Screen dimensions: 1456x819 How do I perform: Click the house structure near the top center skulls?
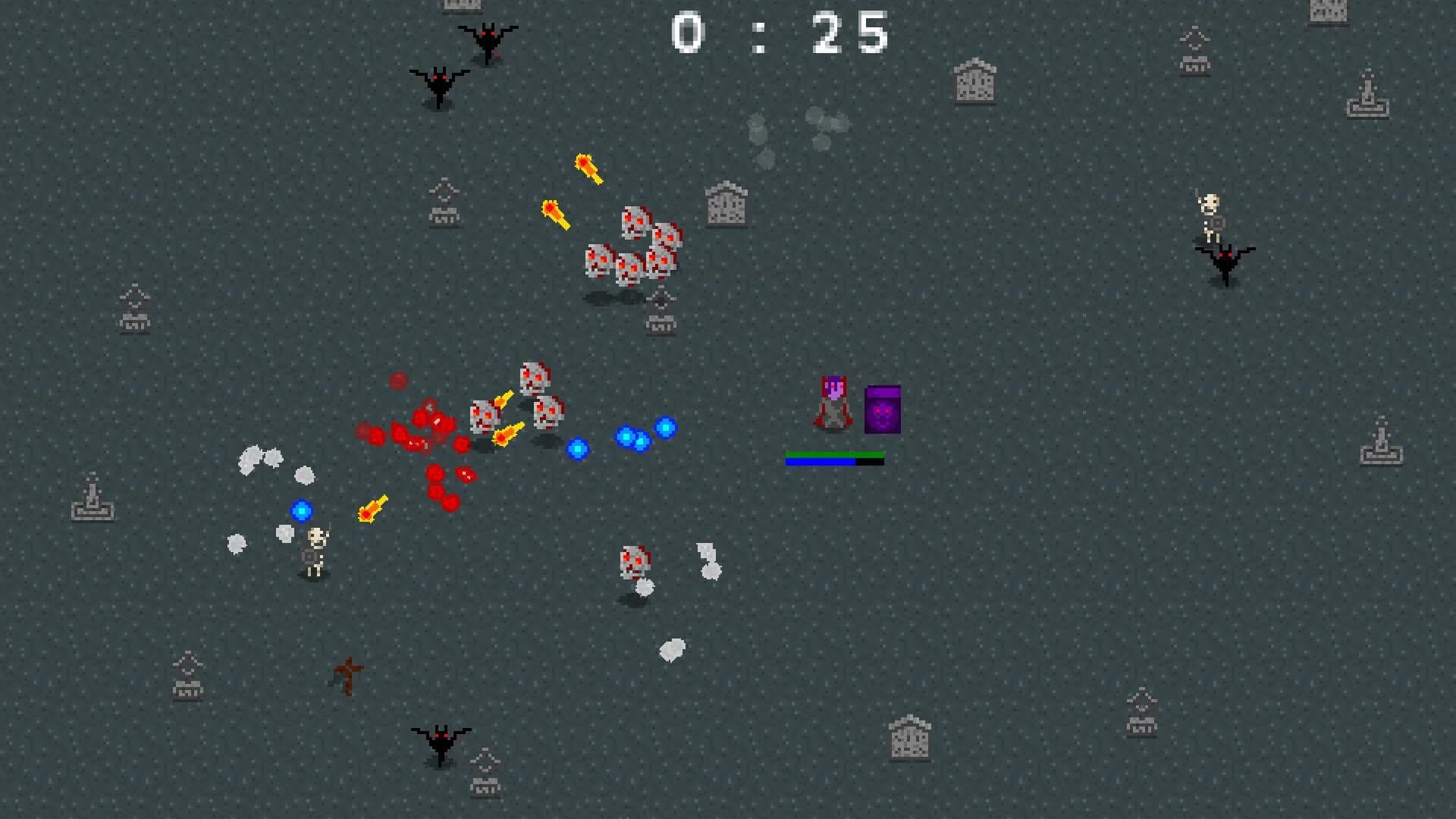point(726,205)
